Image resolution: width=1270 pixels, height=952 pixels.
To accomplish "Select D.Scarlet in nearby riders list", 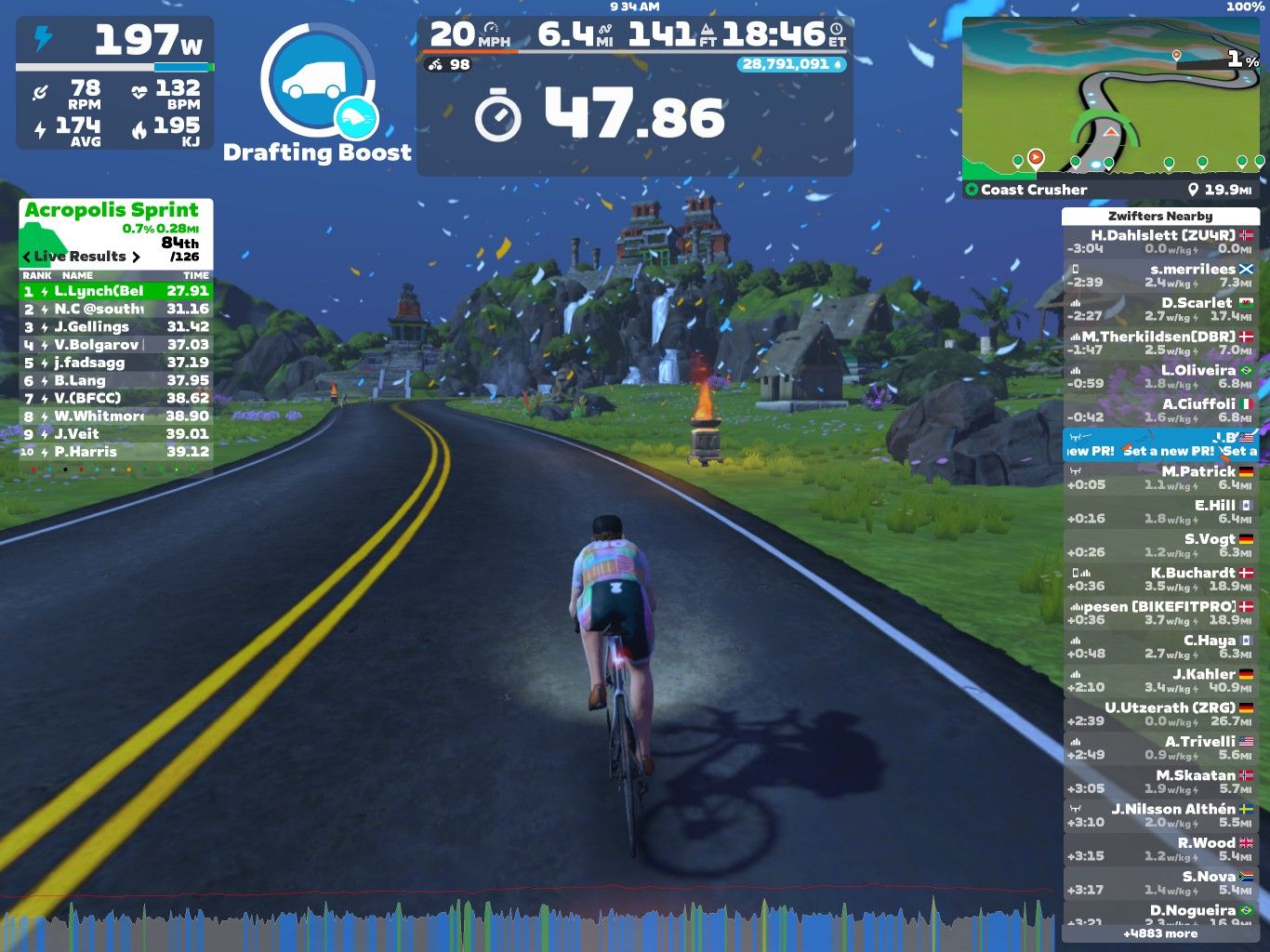I will coord(1159,310).
